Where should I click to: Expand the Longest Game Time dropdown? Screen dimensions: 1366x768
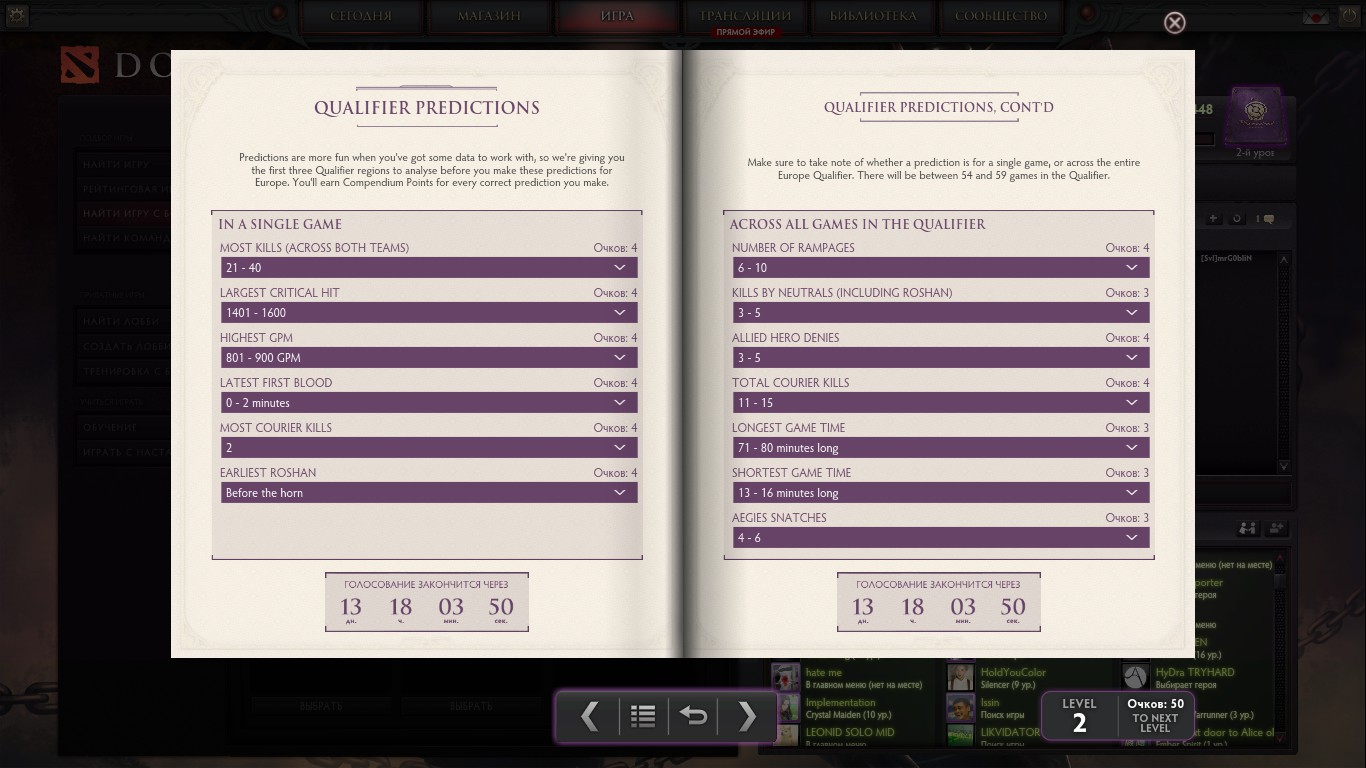tap(940, 448)
